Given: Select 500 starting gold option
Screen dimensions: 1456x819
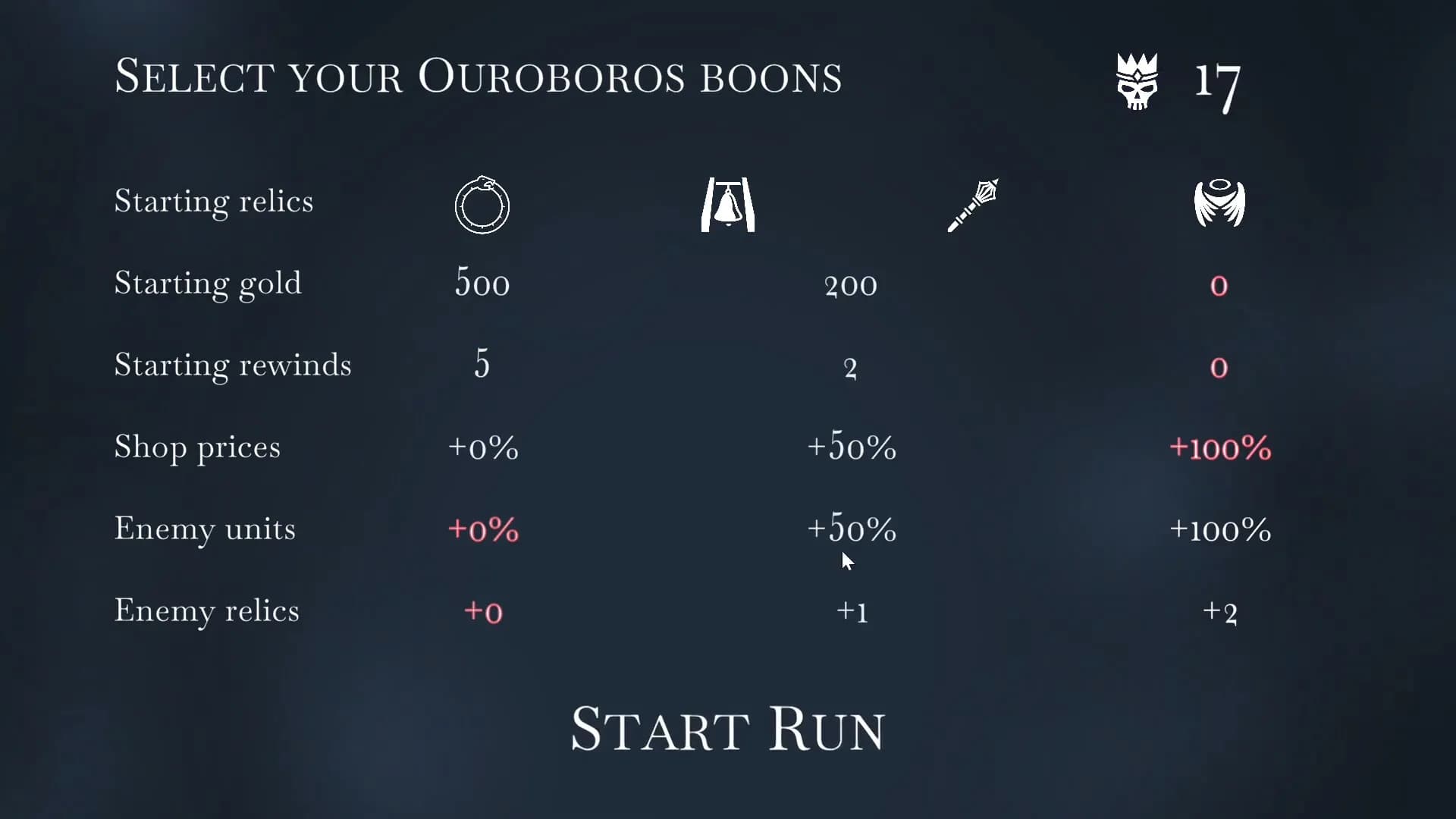Looking at the screenshot, I should click(482, 285).
